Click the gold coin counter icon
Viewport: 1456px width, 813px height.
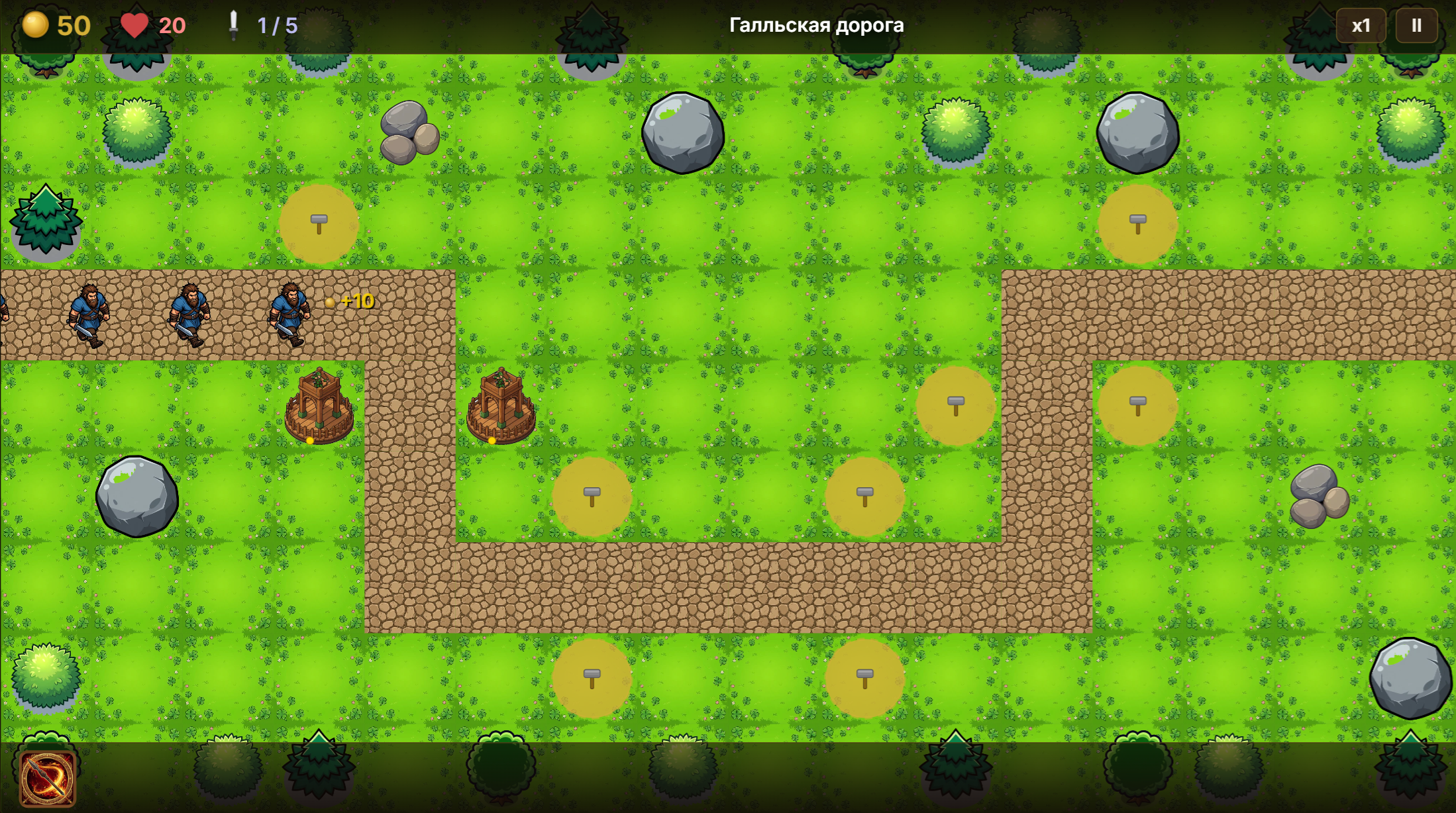35,26
